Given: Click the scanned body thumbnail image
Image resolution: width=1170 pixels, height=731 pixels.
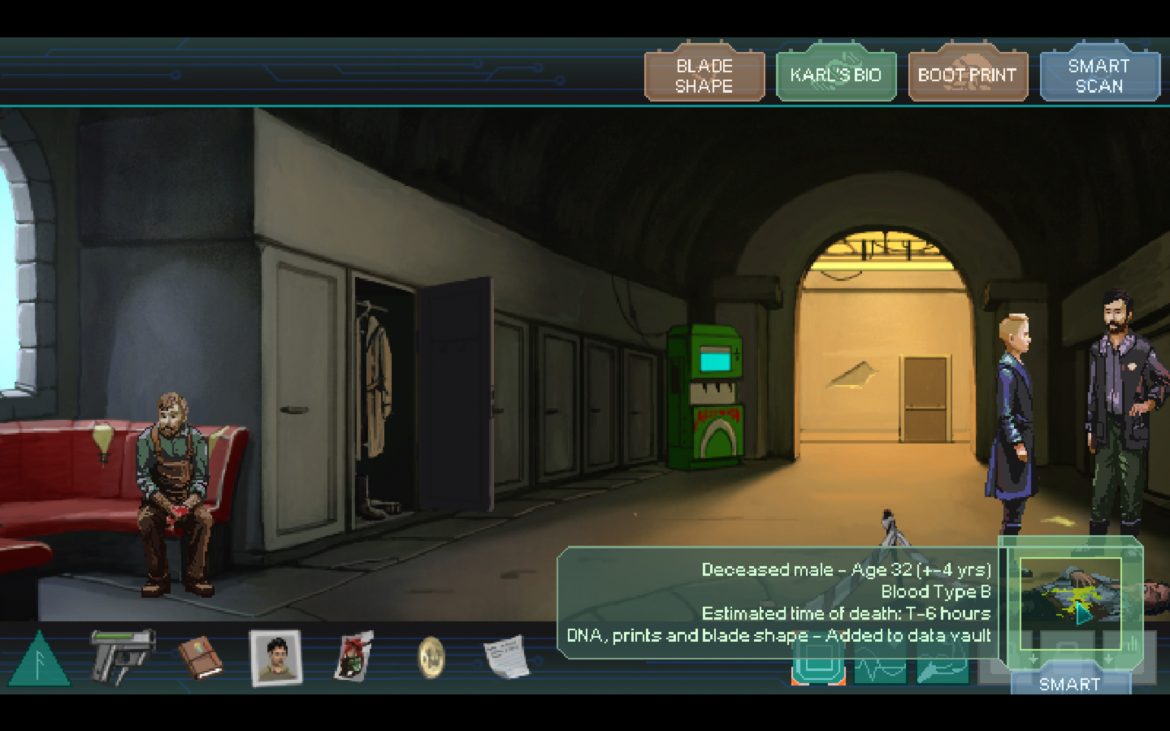Looking at the screenshot, I should 1069,595.
